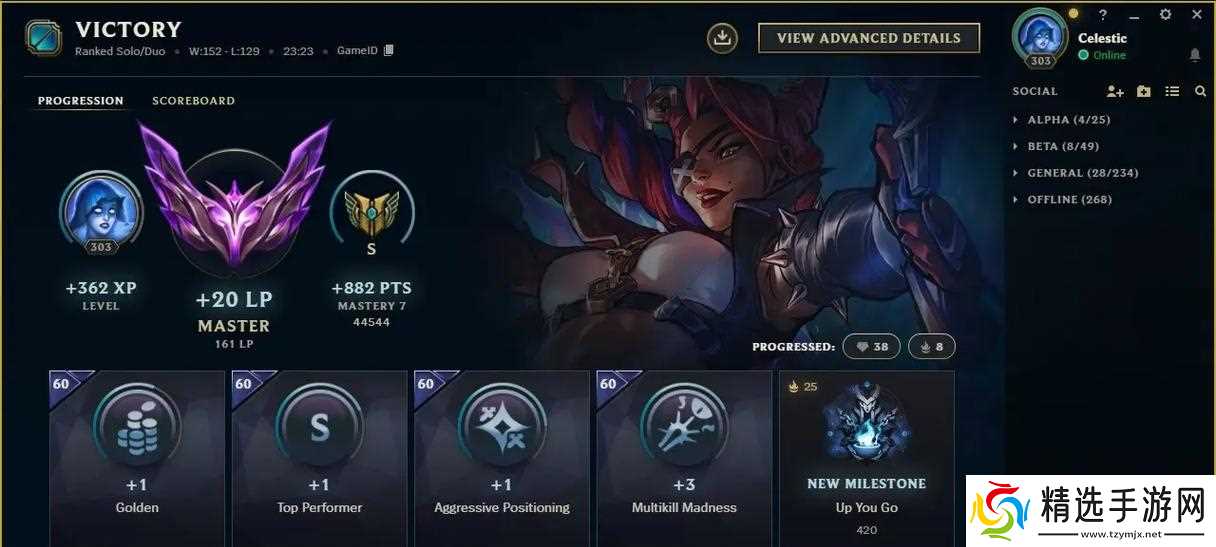Click the download replay icon

point(722,38)
